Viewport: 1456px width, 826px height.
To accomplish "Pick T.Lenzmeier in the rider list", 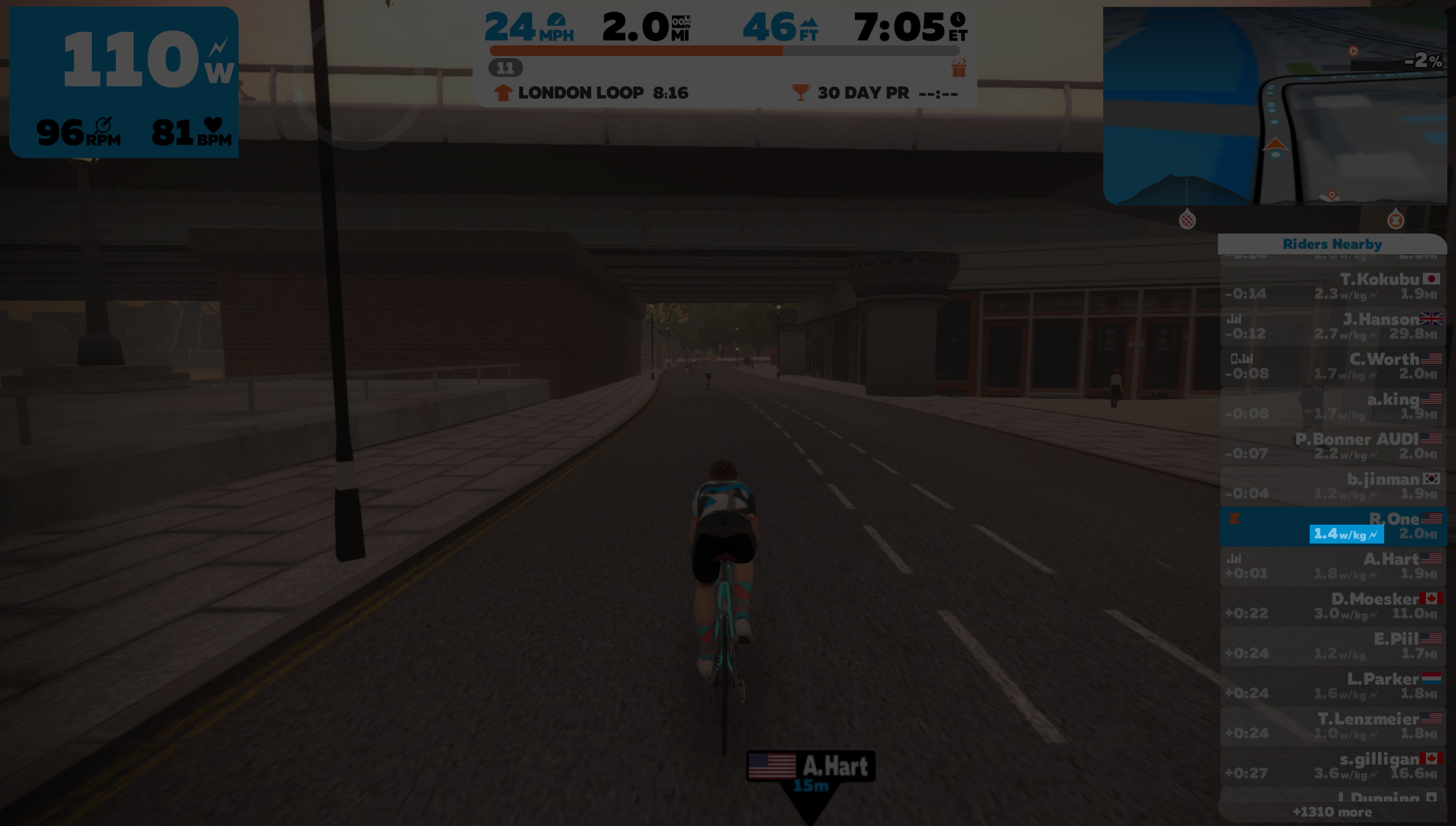I will 1332,726.
